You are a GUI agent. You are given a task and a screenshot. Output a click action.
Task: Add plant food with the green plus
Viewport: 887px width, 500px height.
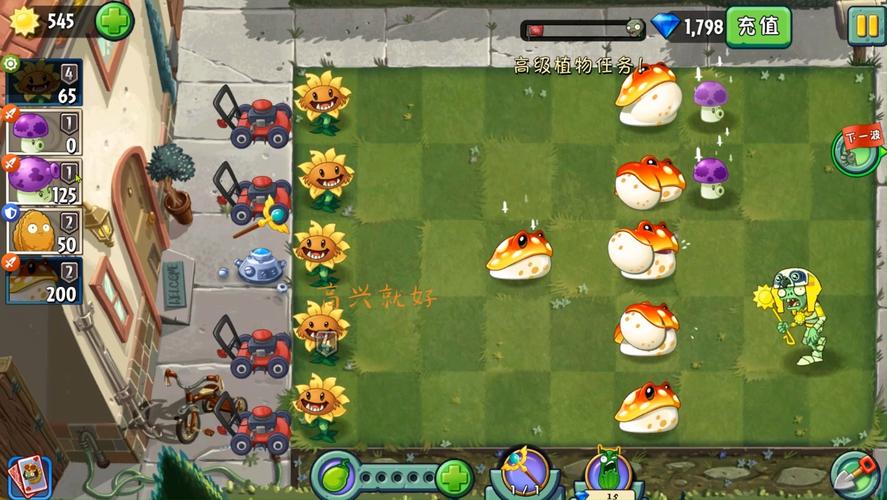coord(454,476)
